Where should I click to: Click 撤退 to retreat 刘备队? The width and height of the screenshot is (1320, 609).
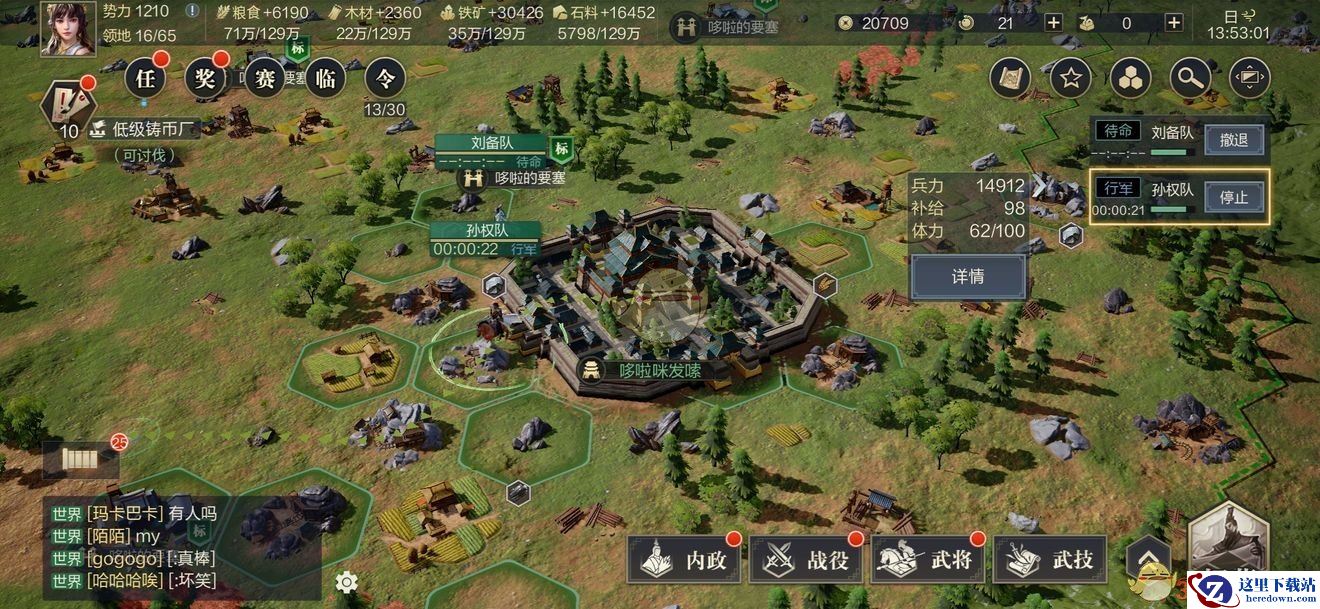pos(1233,139)
